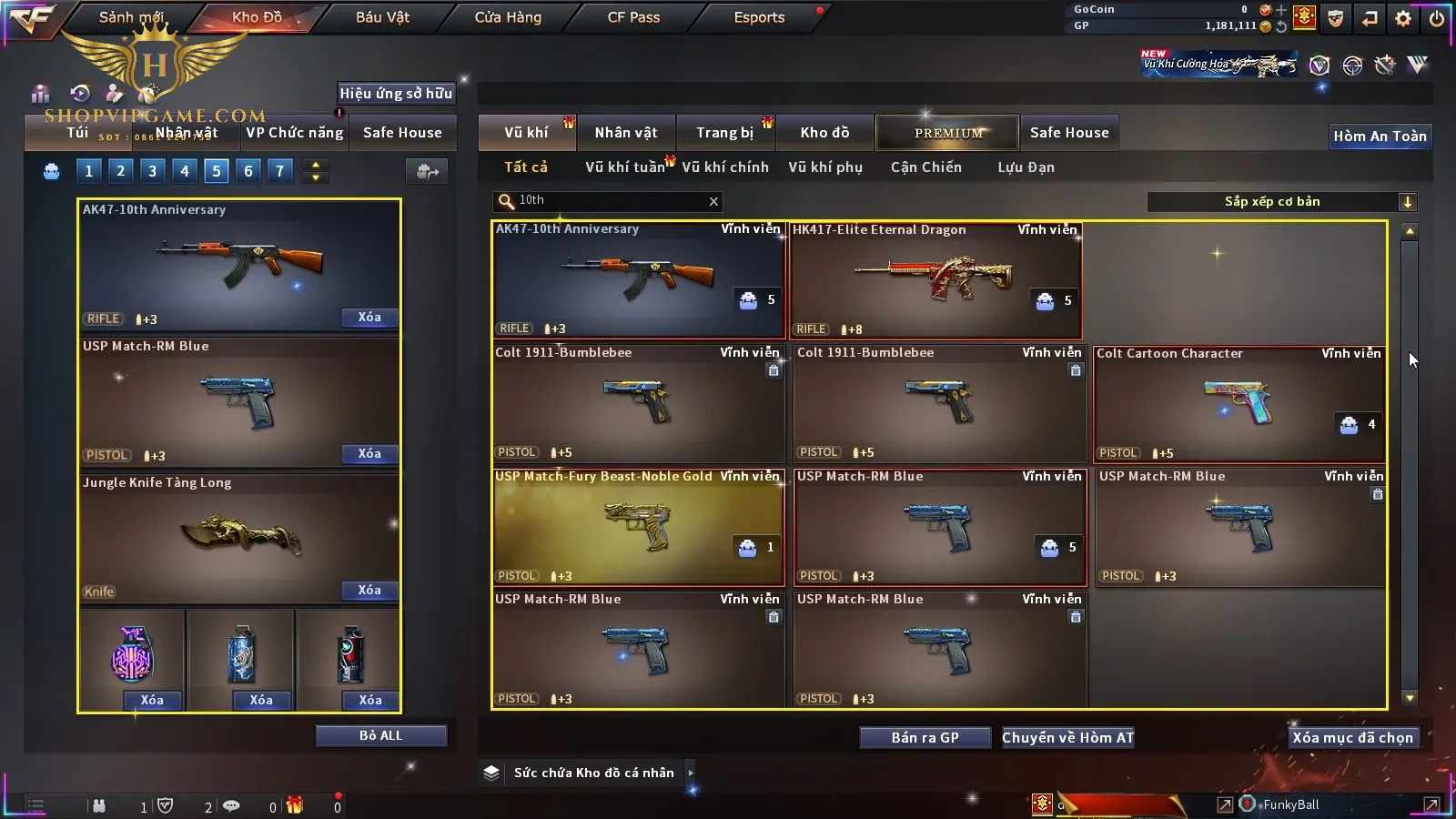The image size is (1456, 819).
Task: Sell item with Bán ra GP
Action: pyautogui.click(x=925, y=738)
